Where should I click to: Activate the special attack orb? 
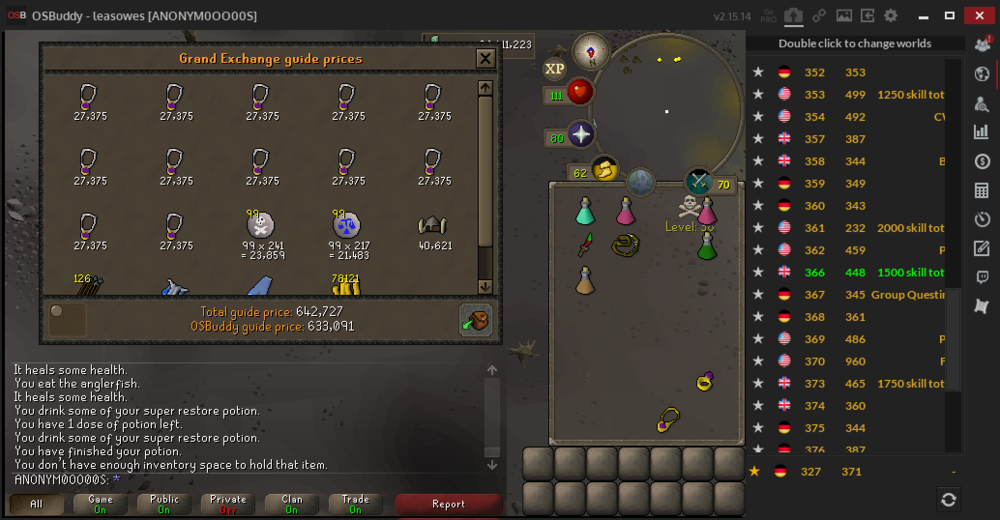[697, 182]
